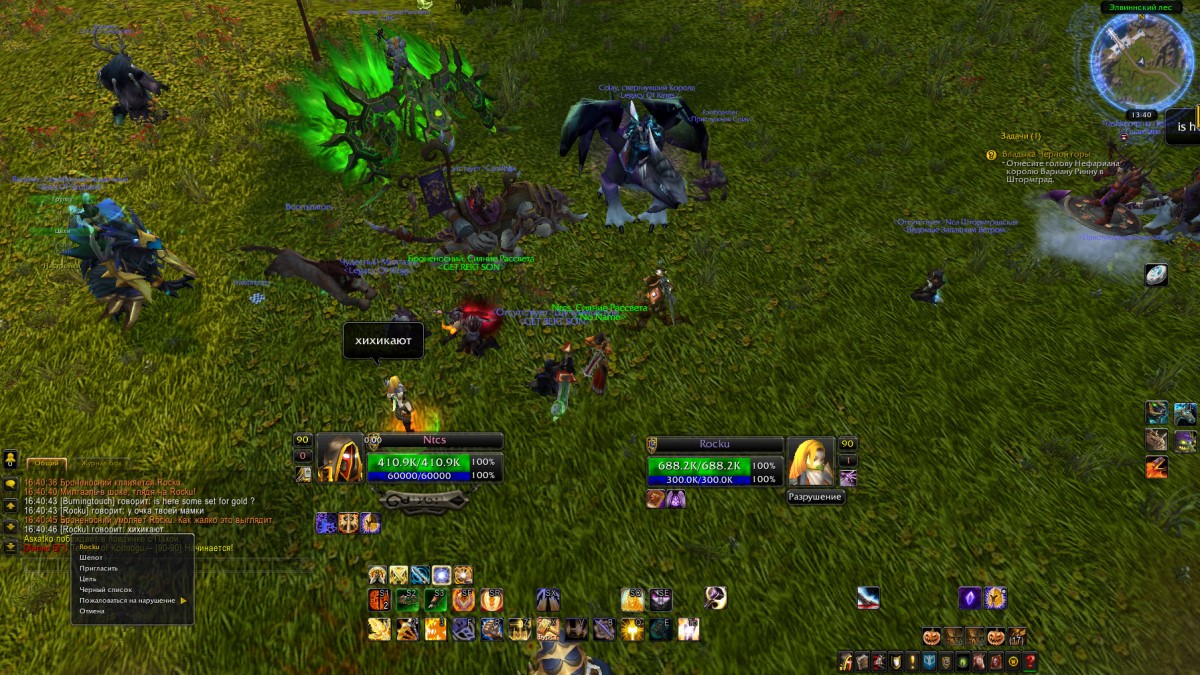Open the Журнал боя combat log tab

click(101, 464)
